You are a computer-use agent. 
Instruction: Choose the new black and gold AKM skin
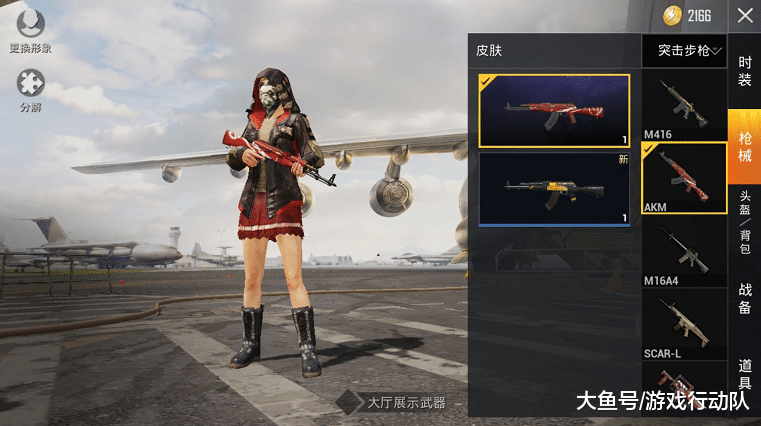click(554, 189)
